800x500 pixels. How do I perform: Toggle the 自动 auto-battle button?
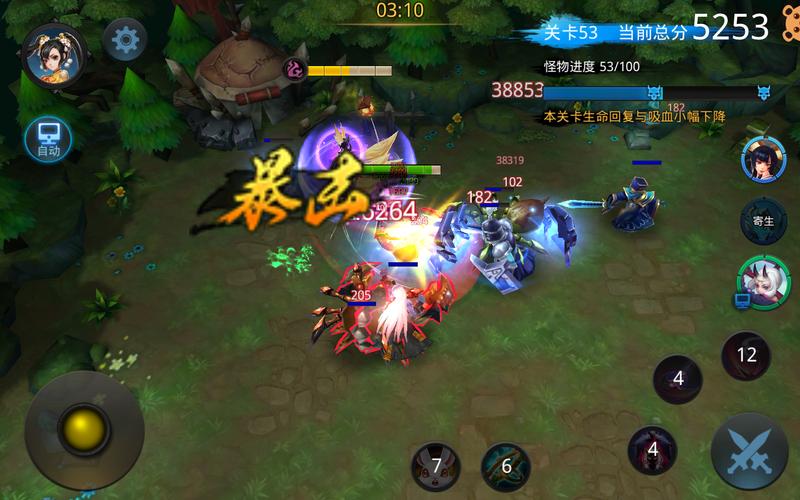click(x=48, y=140)
